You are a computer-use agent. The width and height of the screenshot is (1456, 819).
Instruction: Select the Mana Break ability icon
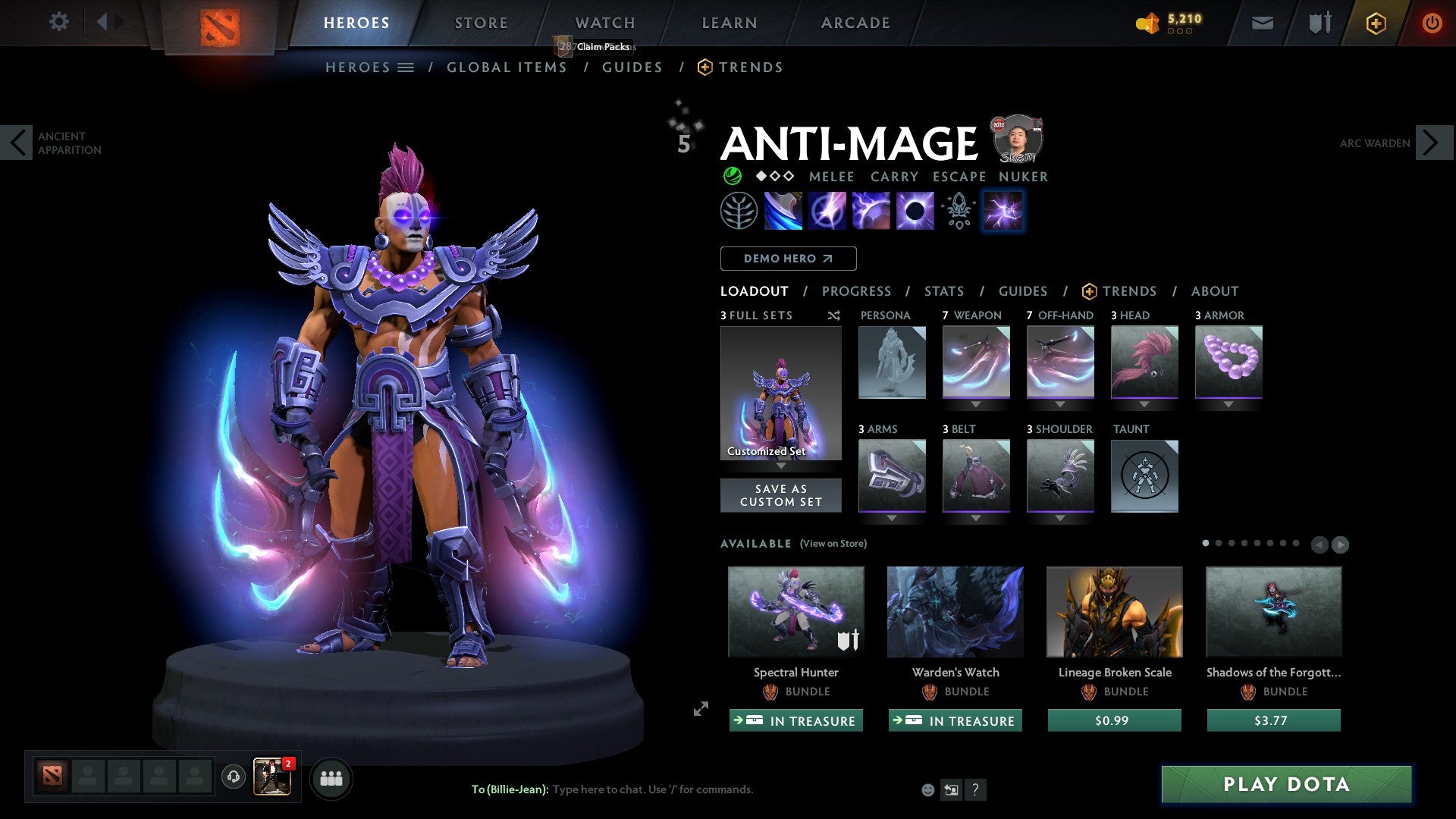click(783, 210)
